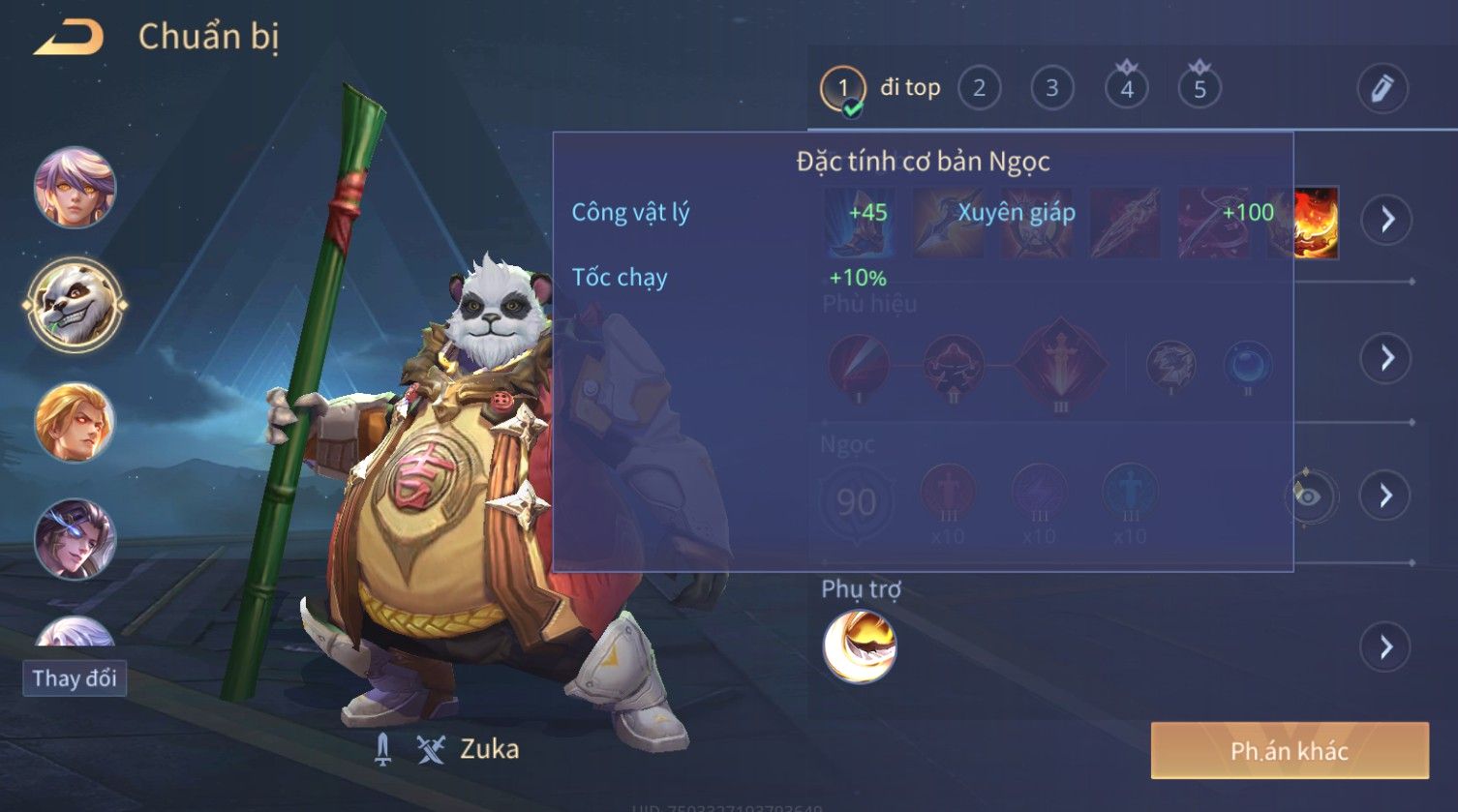
Task: Toggle the Ngọc eye view icon
Action: [1307, 496]
